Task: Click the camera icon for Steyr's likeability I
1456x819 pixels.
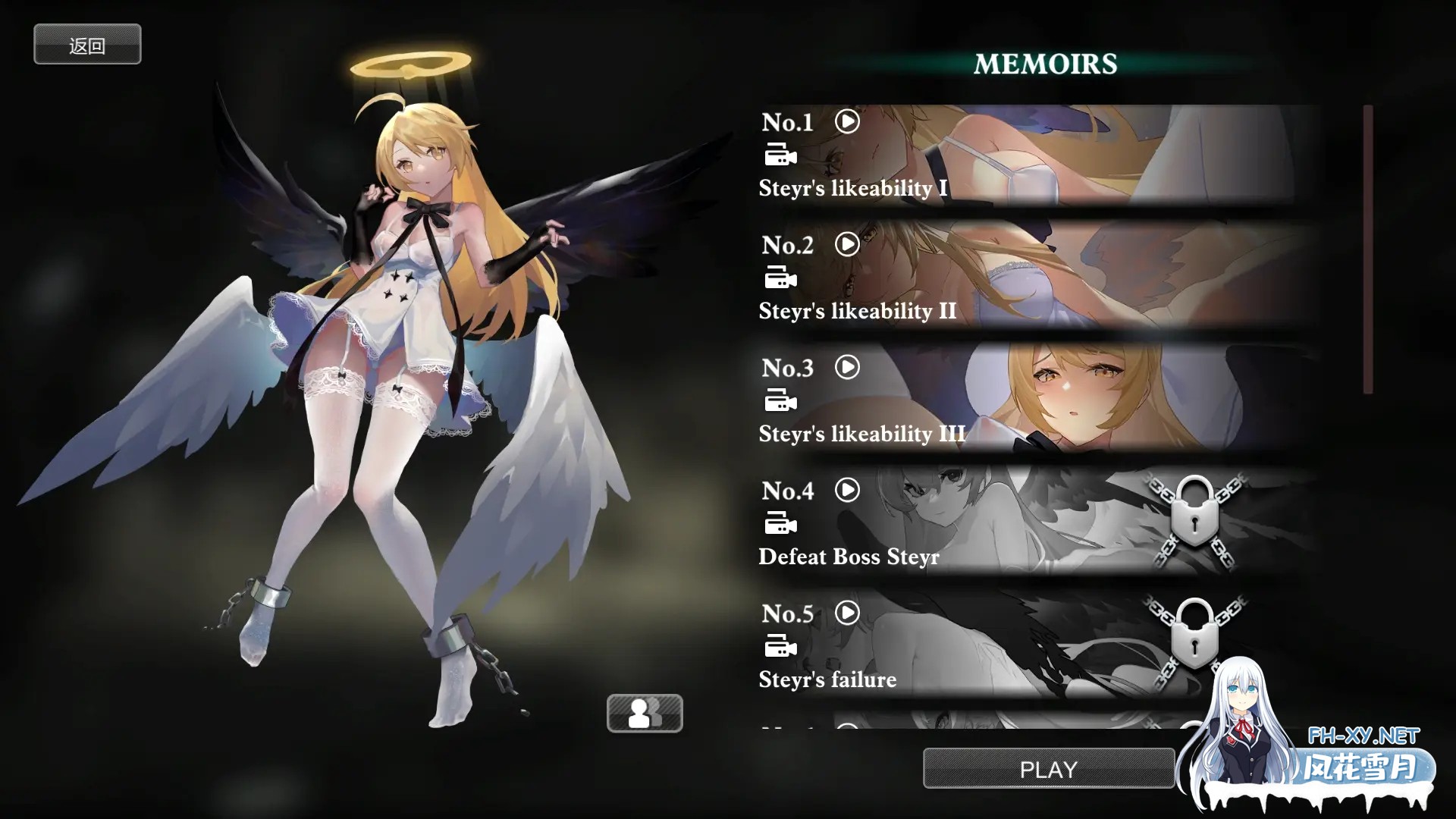Action: pyautogui.click(x=782, y=155)
